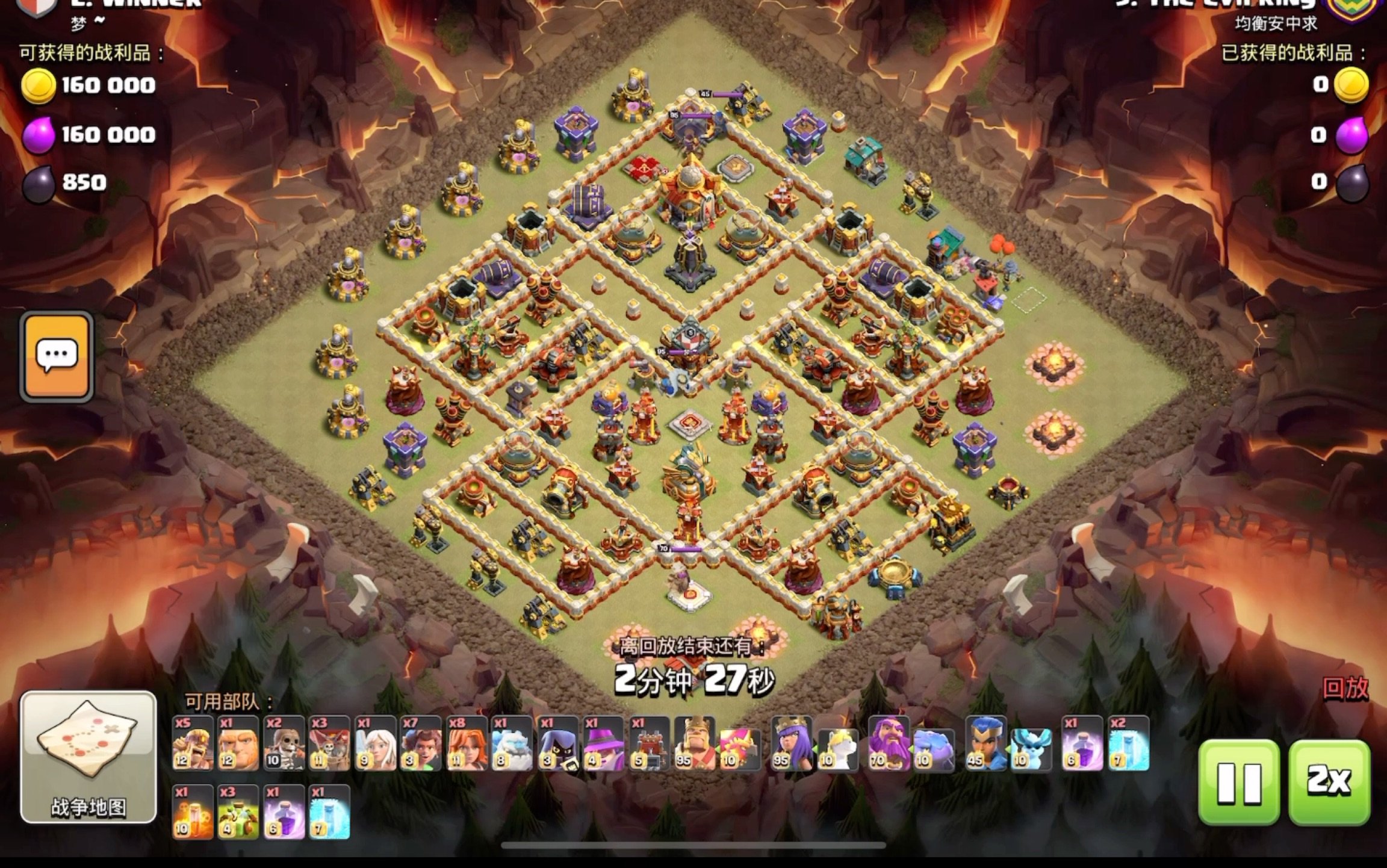1387x868 pixels.
Task: Select the Balloon troop card
Action: click(329, 743)
